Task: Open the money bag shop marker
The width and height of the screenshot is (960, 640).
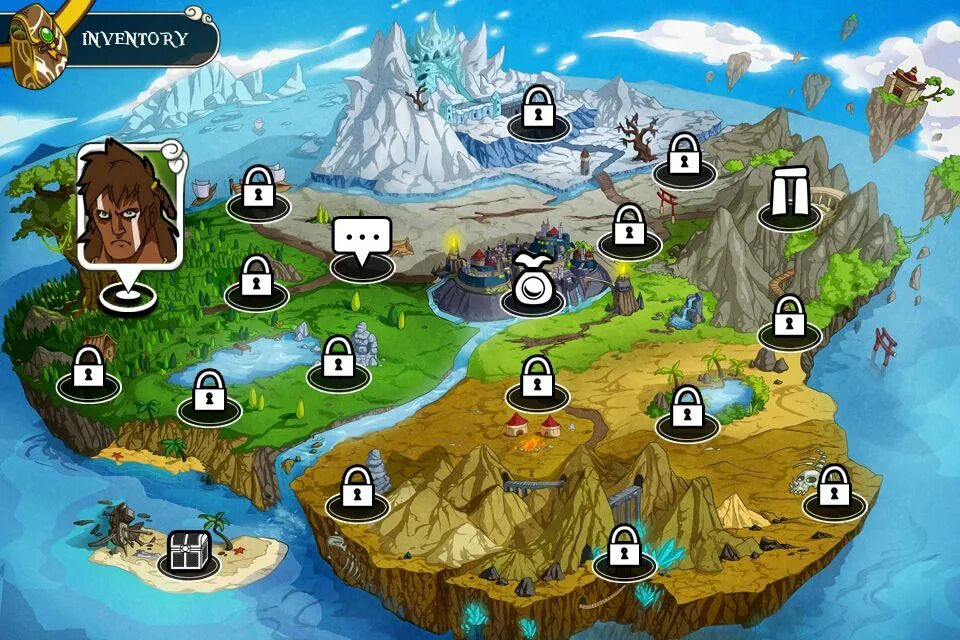Action: 533,282
